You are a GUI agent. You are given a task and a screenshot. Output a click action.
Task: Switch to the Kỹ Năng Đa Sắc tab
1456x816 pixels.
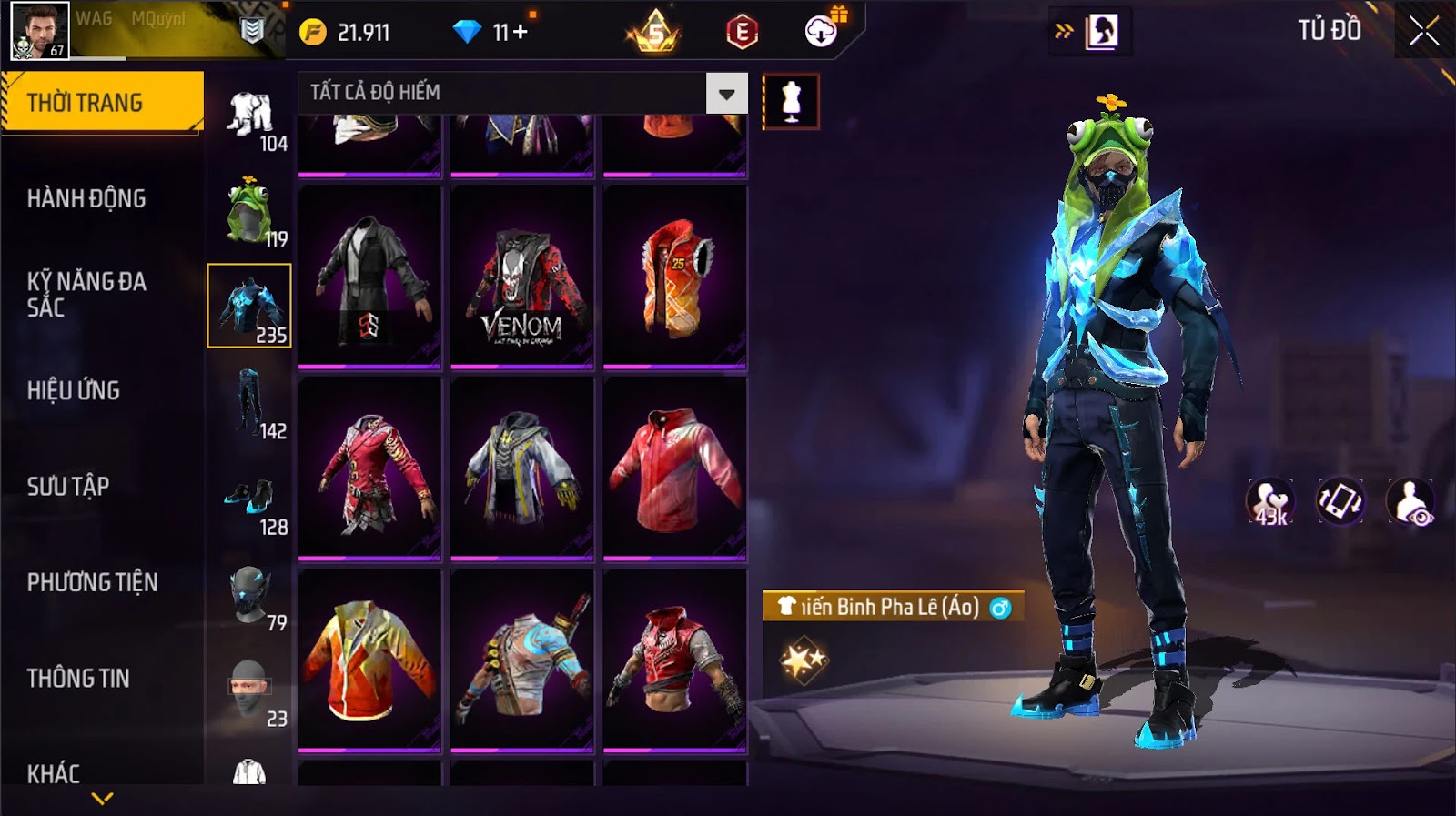pos(86,294)
